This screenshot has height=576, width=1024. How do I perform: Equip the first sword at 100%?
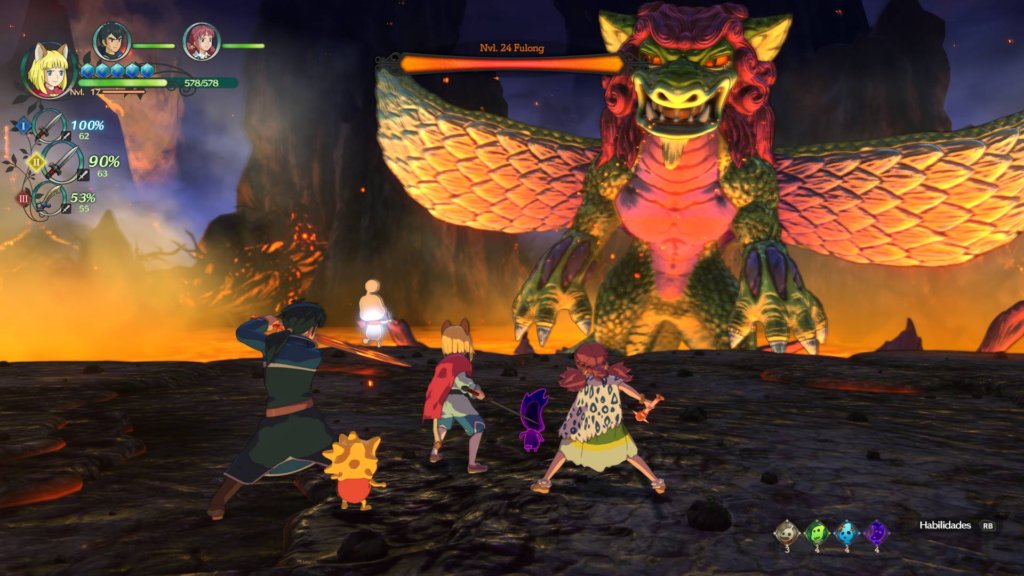click(x=49, y=128)
